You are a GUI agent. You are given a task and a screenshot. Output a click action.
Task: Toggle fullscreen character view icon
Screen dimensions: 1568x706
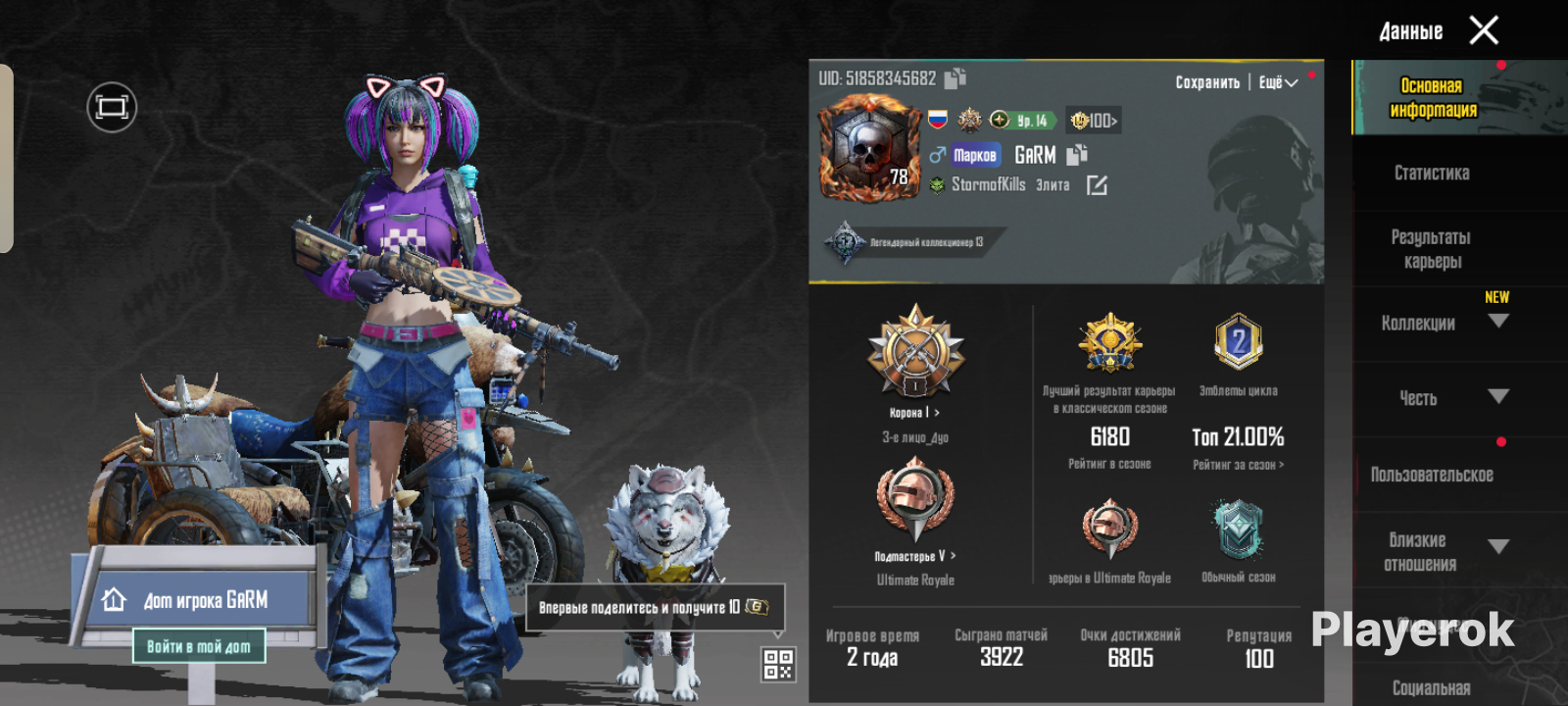[112, 107]
